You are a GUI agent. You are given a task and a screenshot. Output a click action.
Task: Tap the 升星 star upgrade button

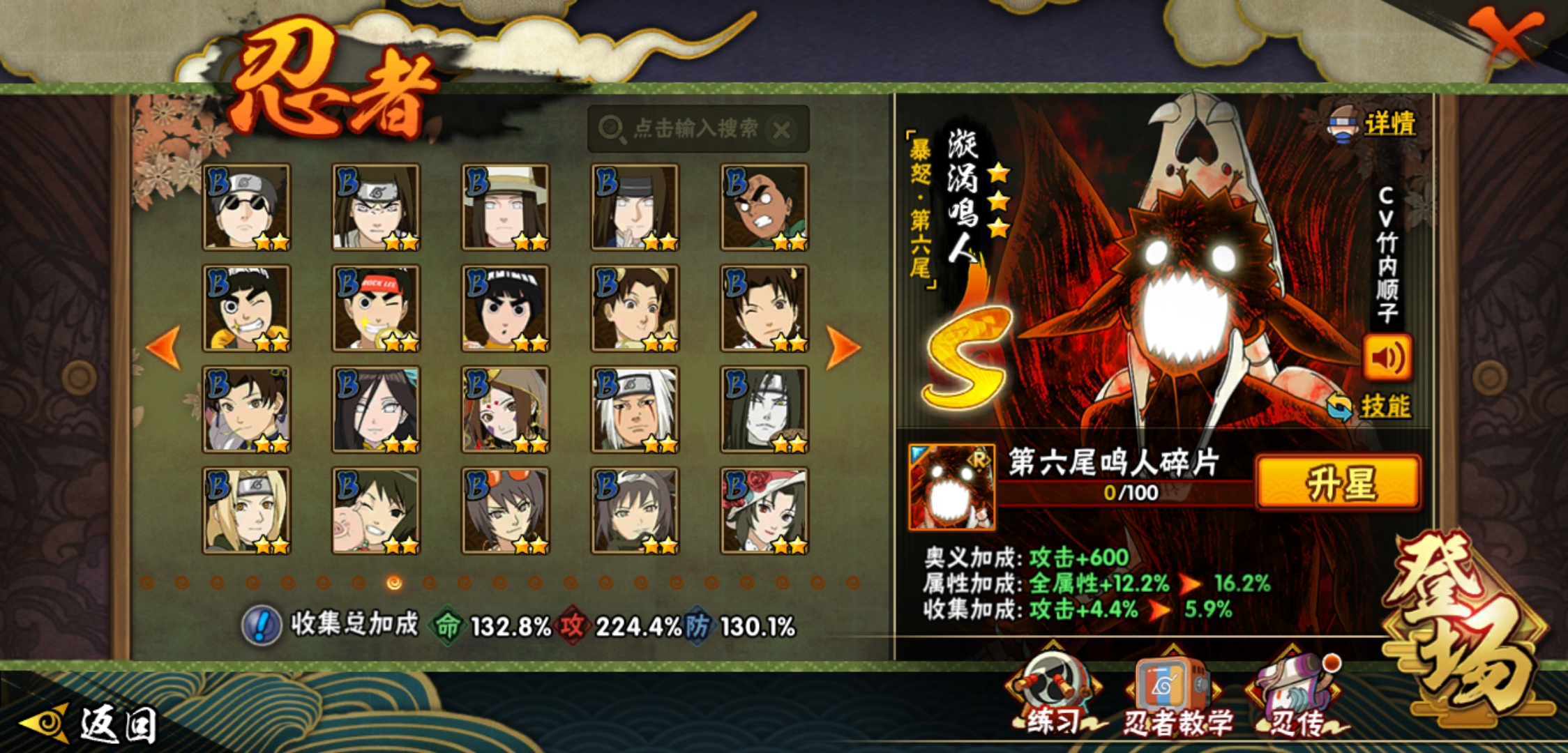[x=1338, y=483]
